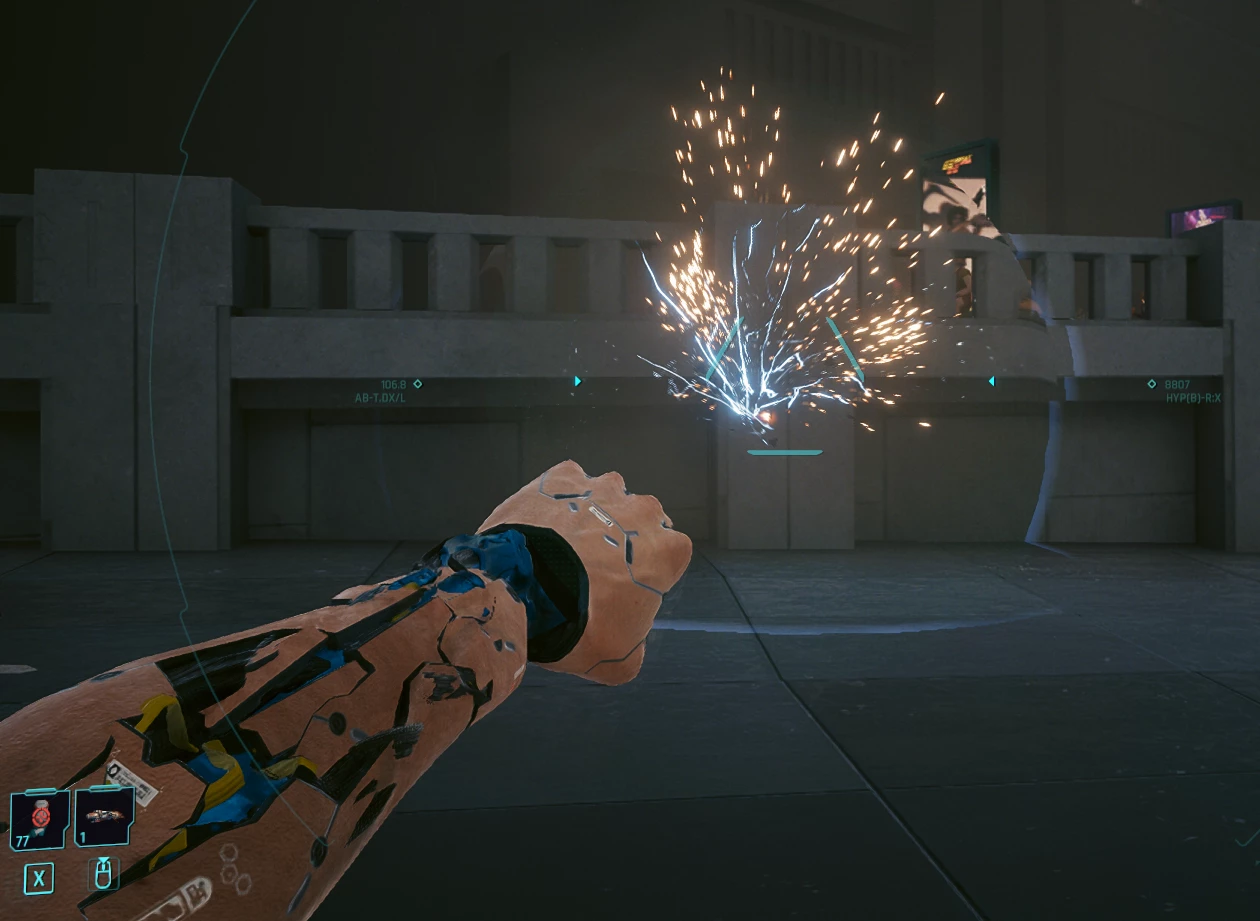
Task: Select the gadget slot with count 1
Action: click(104, 818)
